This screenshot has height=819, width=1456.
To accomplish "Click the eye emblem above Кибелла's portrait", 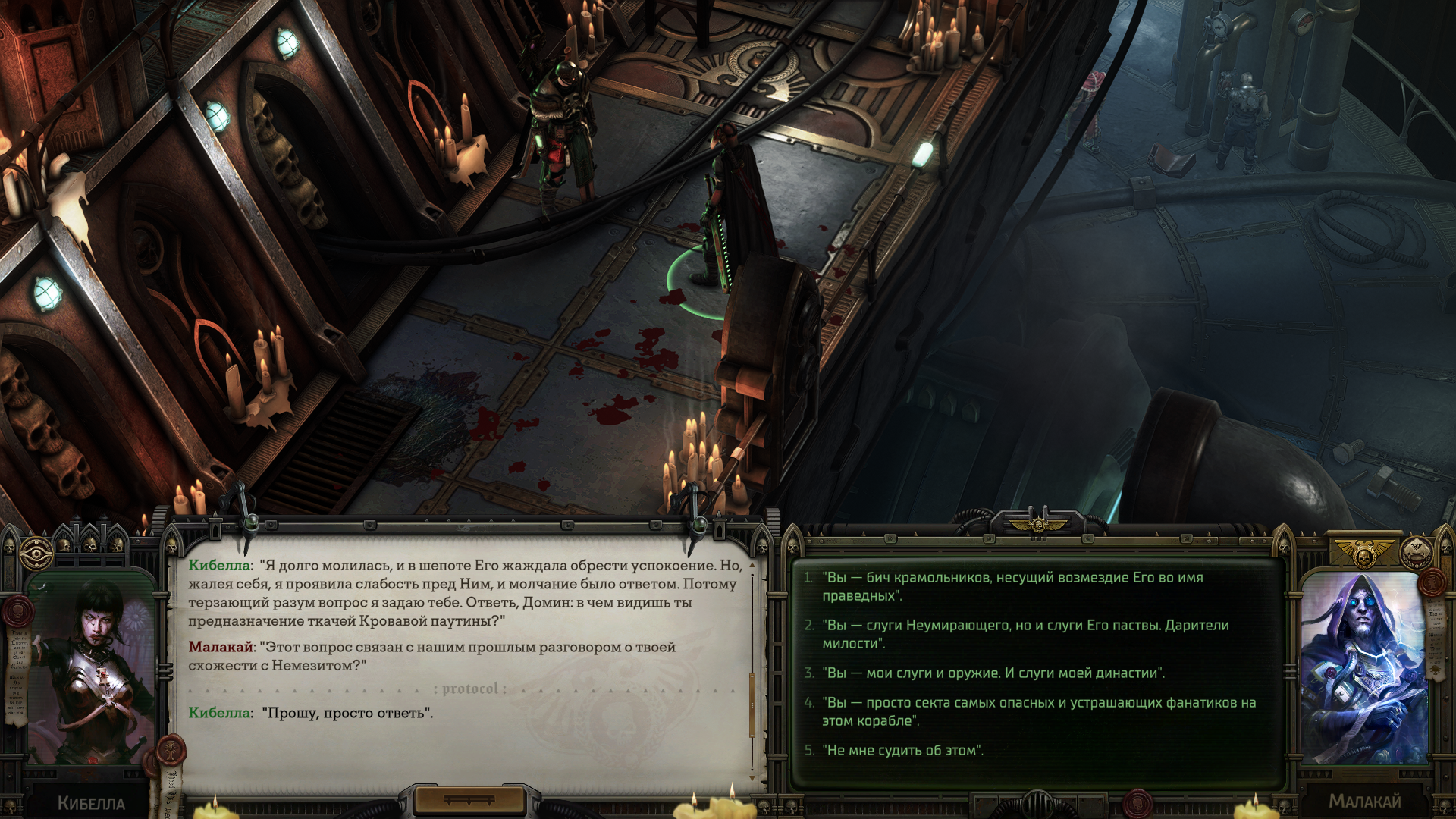I will 36,554.
